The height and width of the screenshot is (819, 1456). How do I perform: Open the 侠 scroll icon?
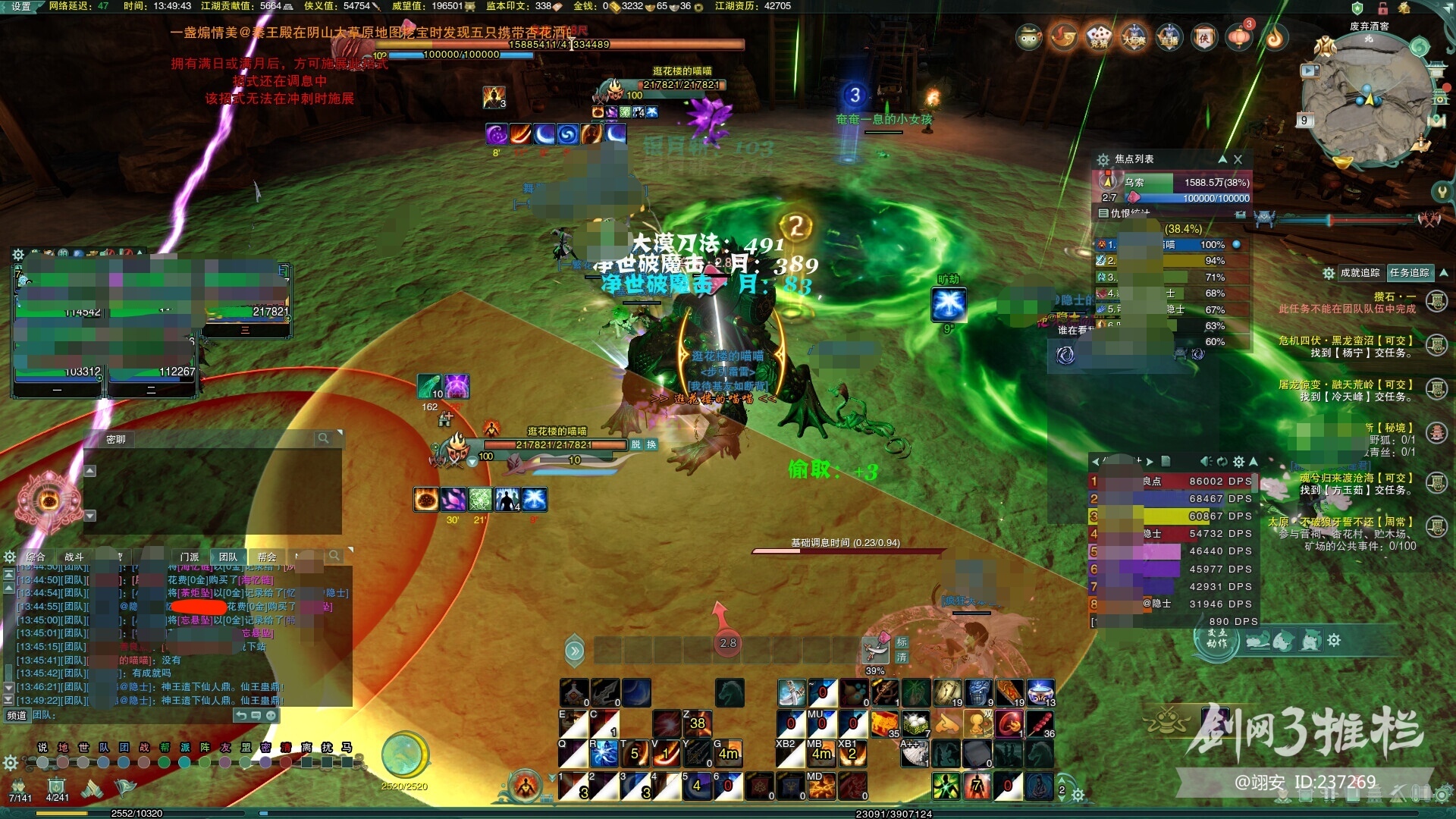[x=1203, y=36]
